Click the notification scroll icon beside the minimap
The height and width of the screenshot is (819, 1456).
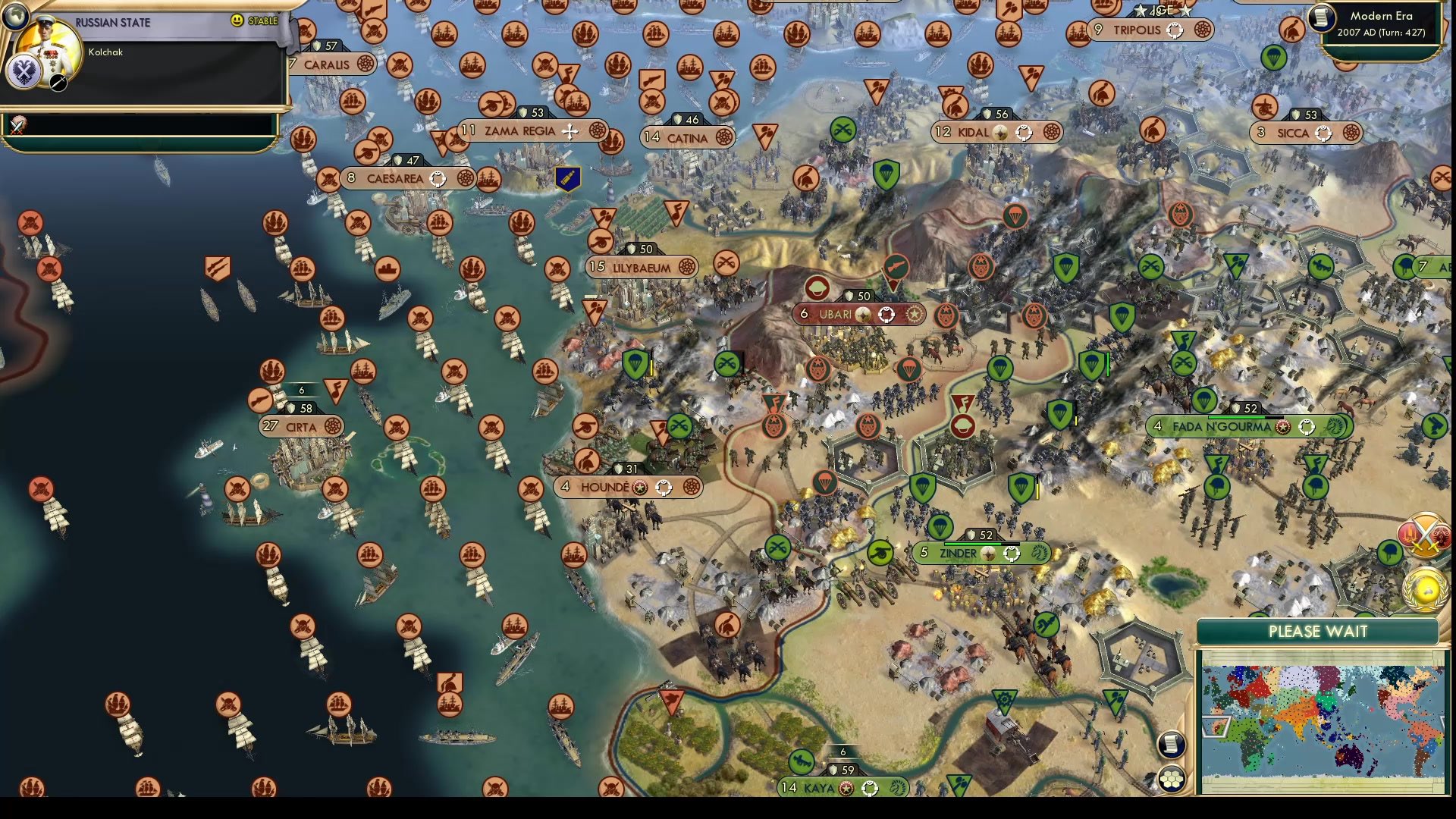click(1172, 745)
